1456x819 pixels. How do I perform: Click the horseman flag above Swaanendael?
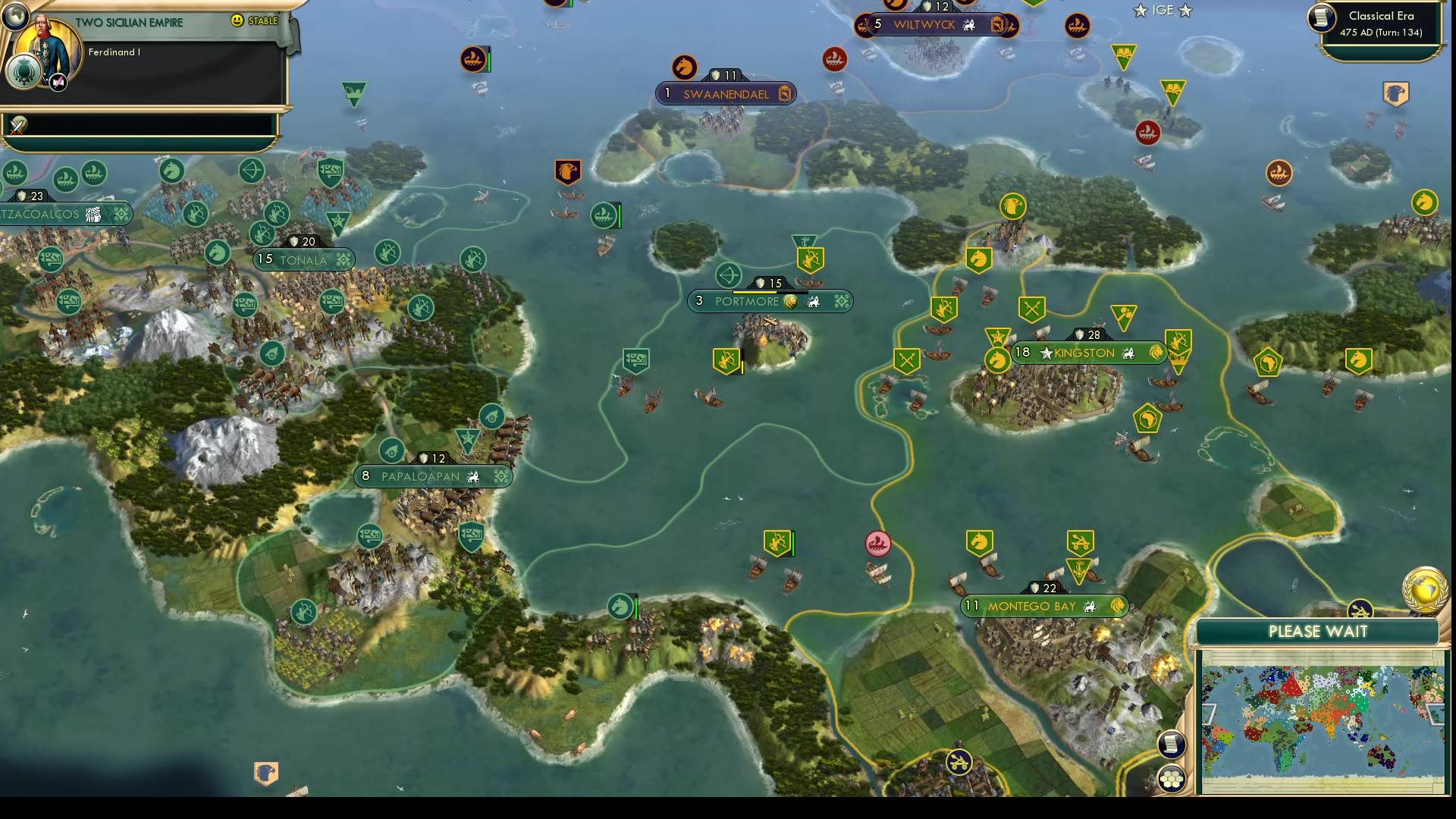pyautogui.click(x=685, y=68)
